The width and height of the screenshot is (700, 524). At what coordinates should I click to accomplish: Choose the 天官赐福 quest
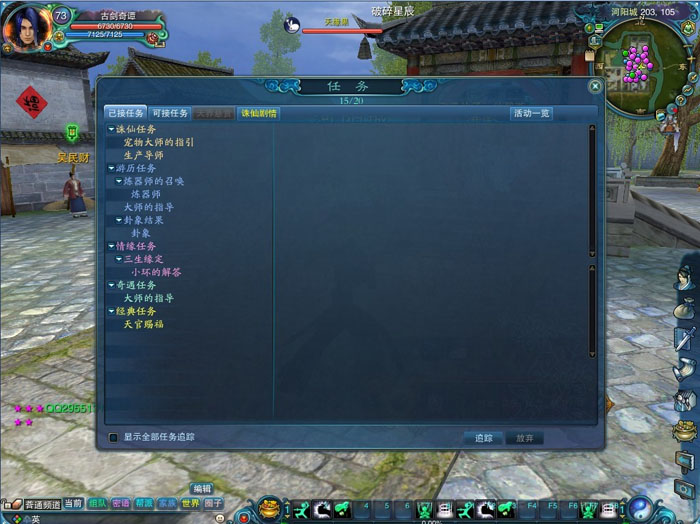(x=143, y=324)
